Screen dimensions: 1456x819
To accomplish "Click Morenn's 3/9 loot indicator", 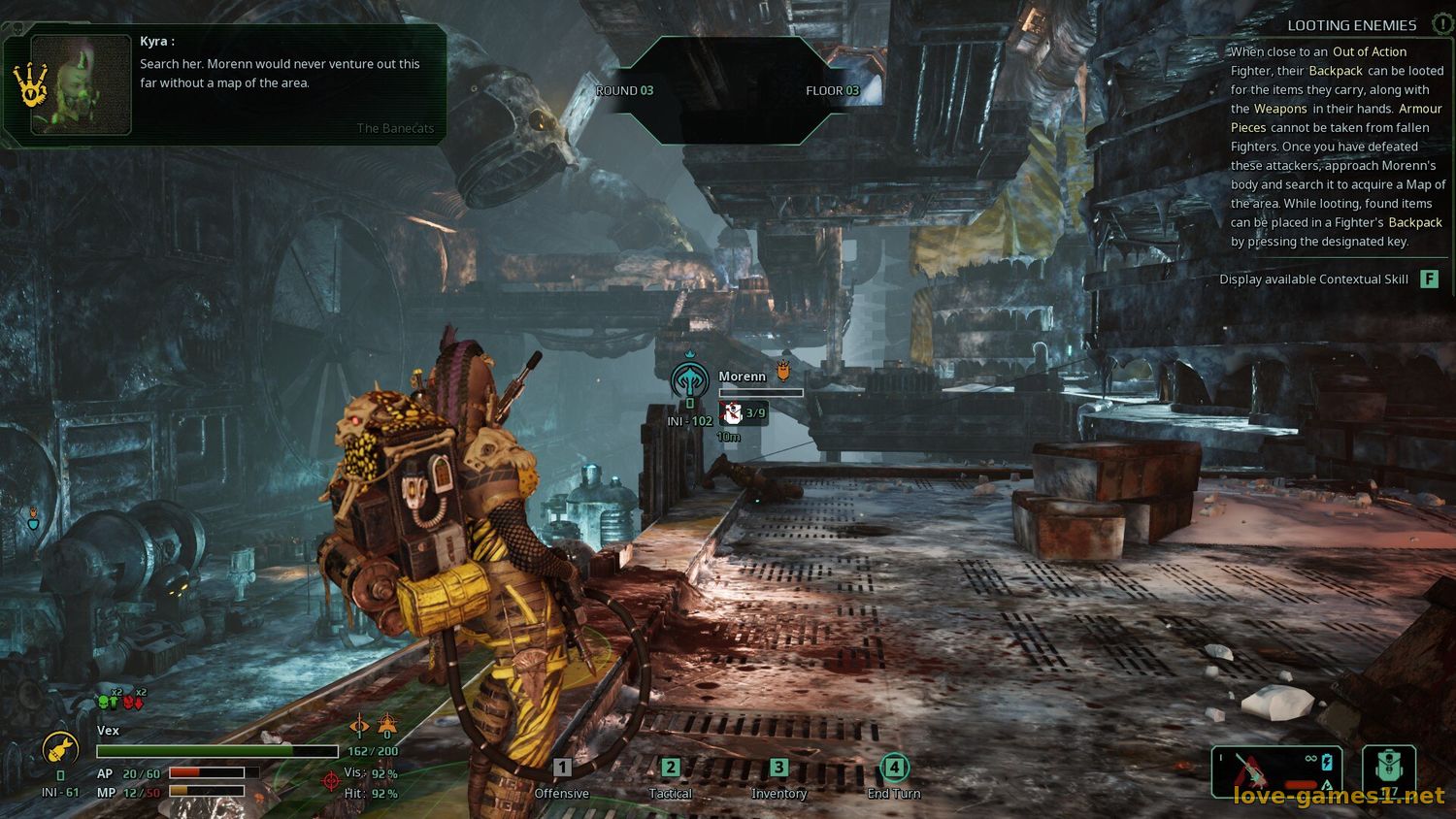I will (744, 413).
